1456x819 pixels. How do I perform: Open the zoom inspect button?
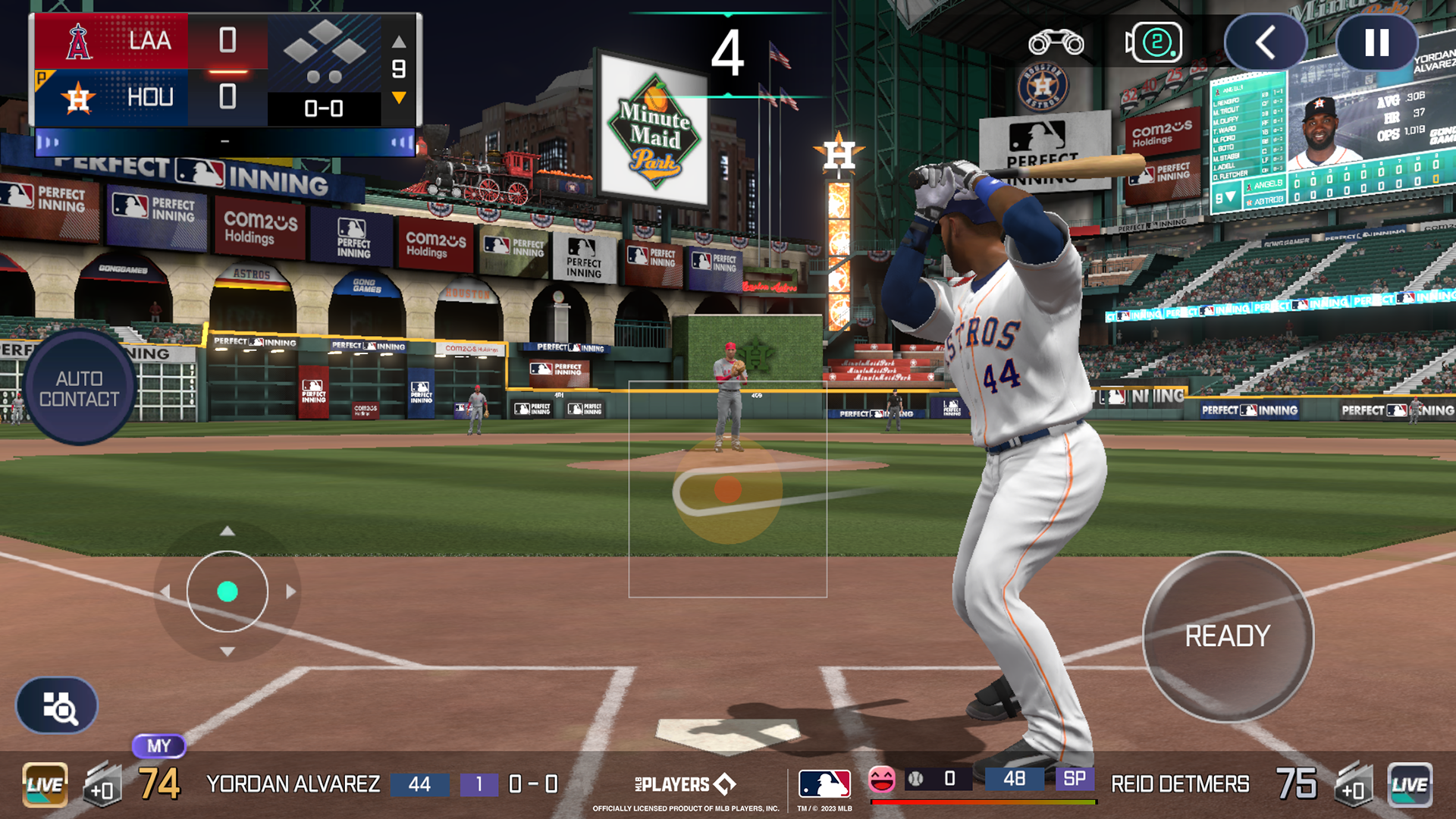(x=58, y=706)
